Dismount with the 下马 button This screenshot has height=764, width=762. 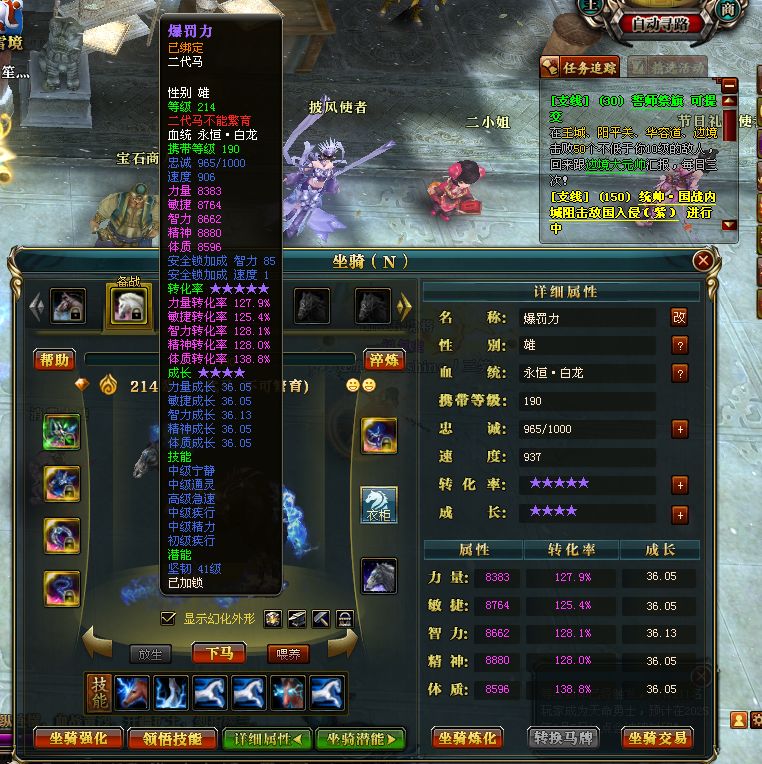point(219,654)
